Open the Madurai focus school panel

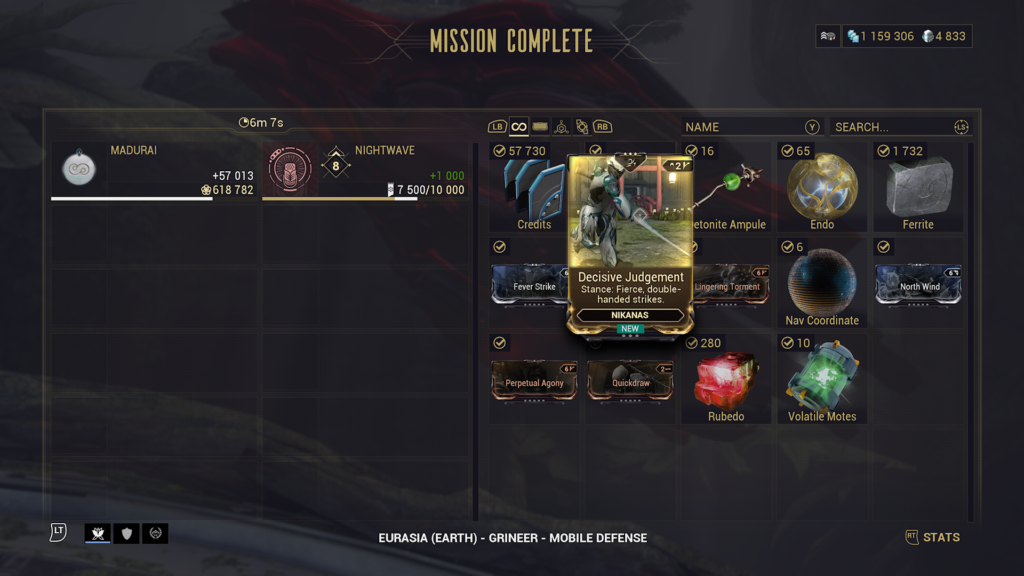[x=155, y=170]
